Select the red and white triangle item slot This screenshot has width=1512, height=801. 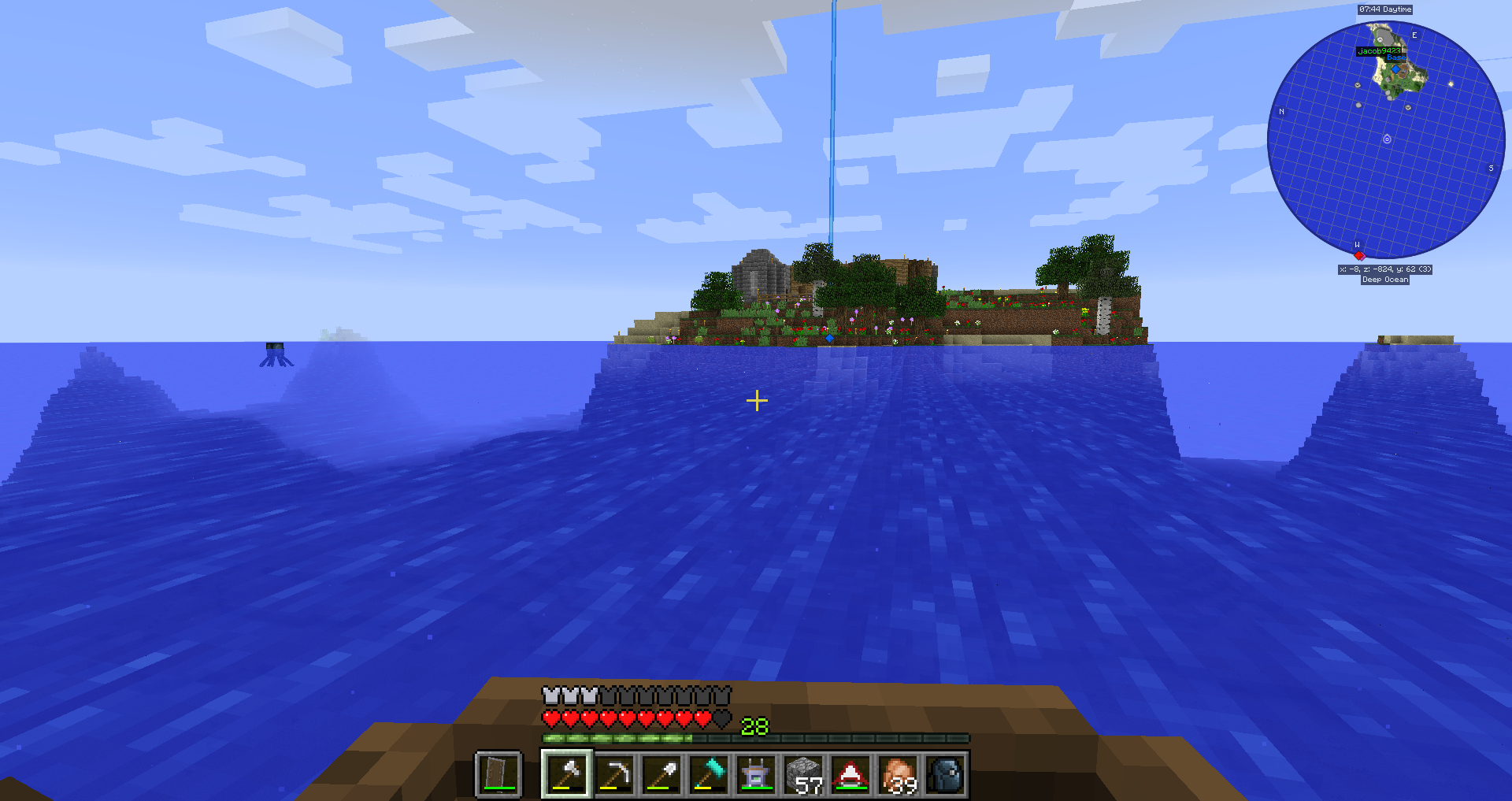pyautogui.click(x=850, y=774)
